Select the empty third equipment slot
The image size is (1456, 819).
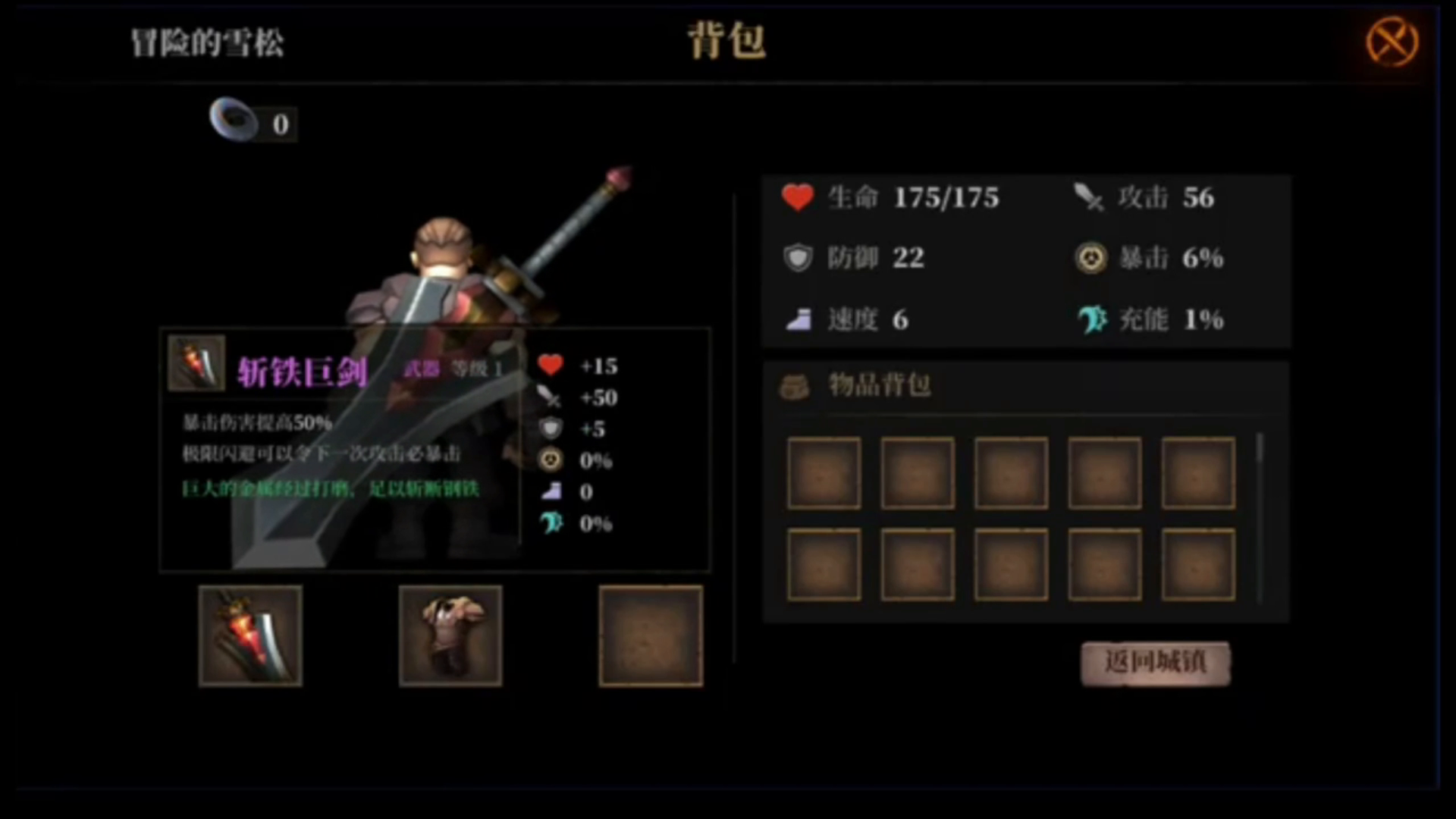coord(651,635)
